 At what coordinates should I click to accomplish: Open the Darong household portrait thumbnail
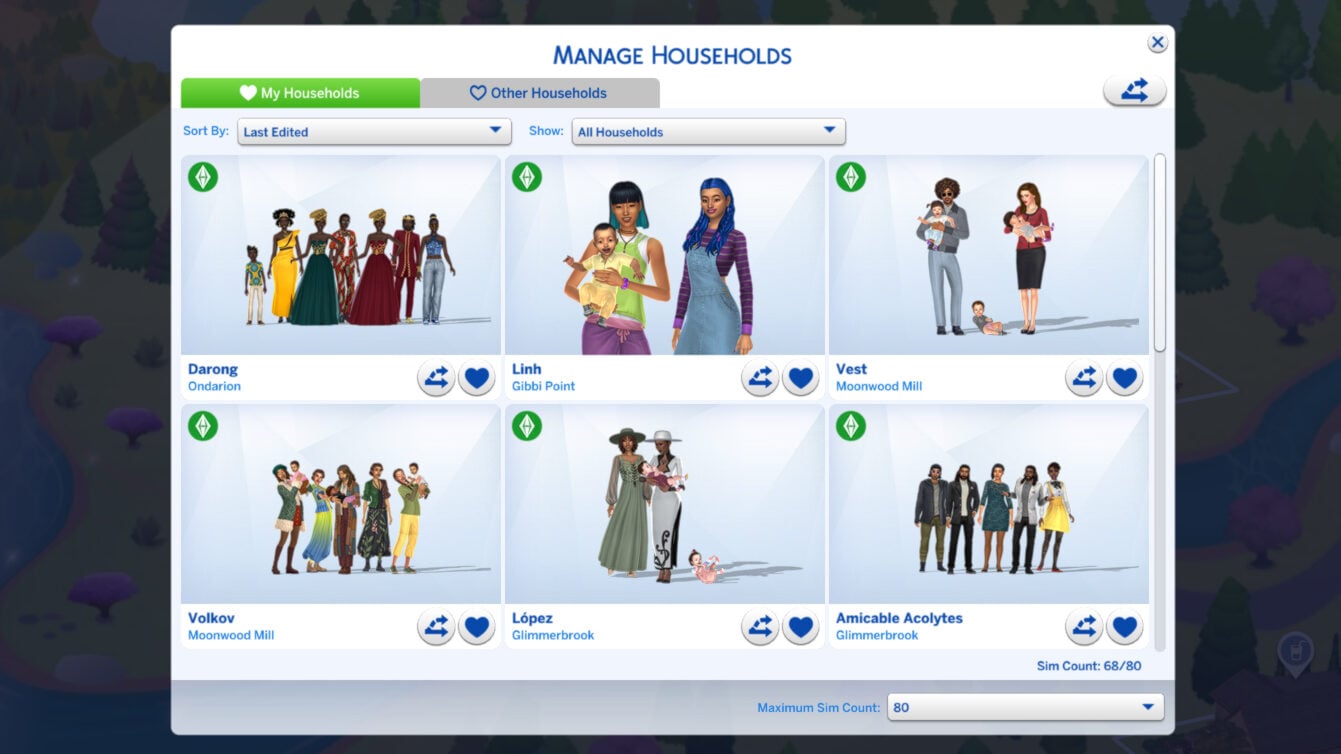(x=340, y=255)
